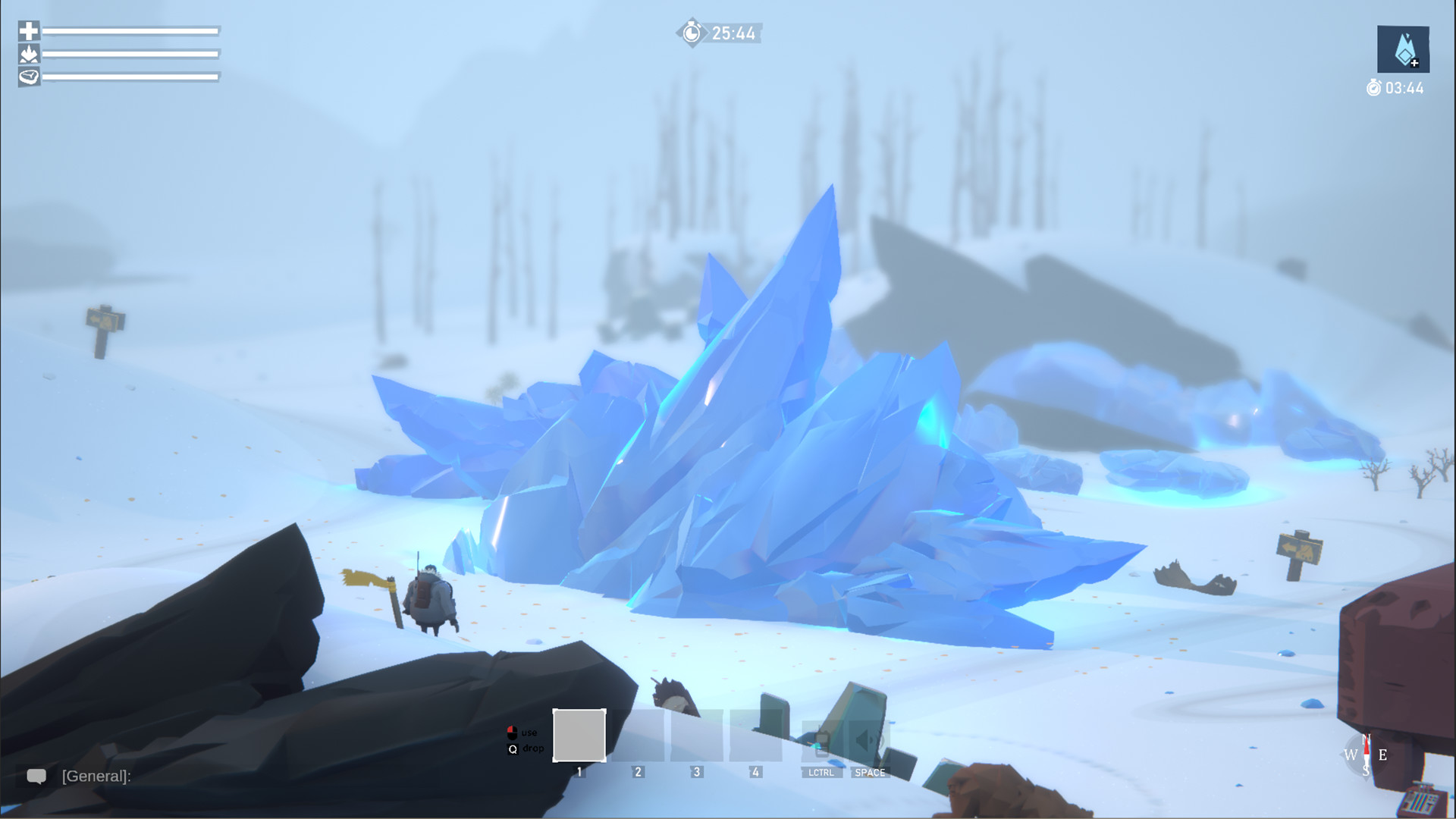Click the stopwatch icon beside the match timer
The image size is (1456, 819).
[x=690, y=33]
